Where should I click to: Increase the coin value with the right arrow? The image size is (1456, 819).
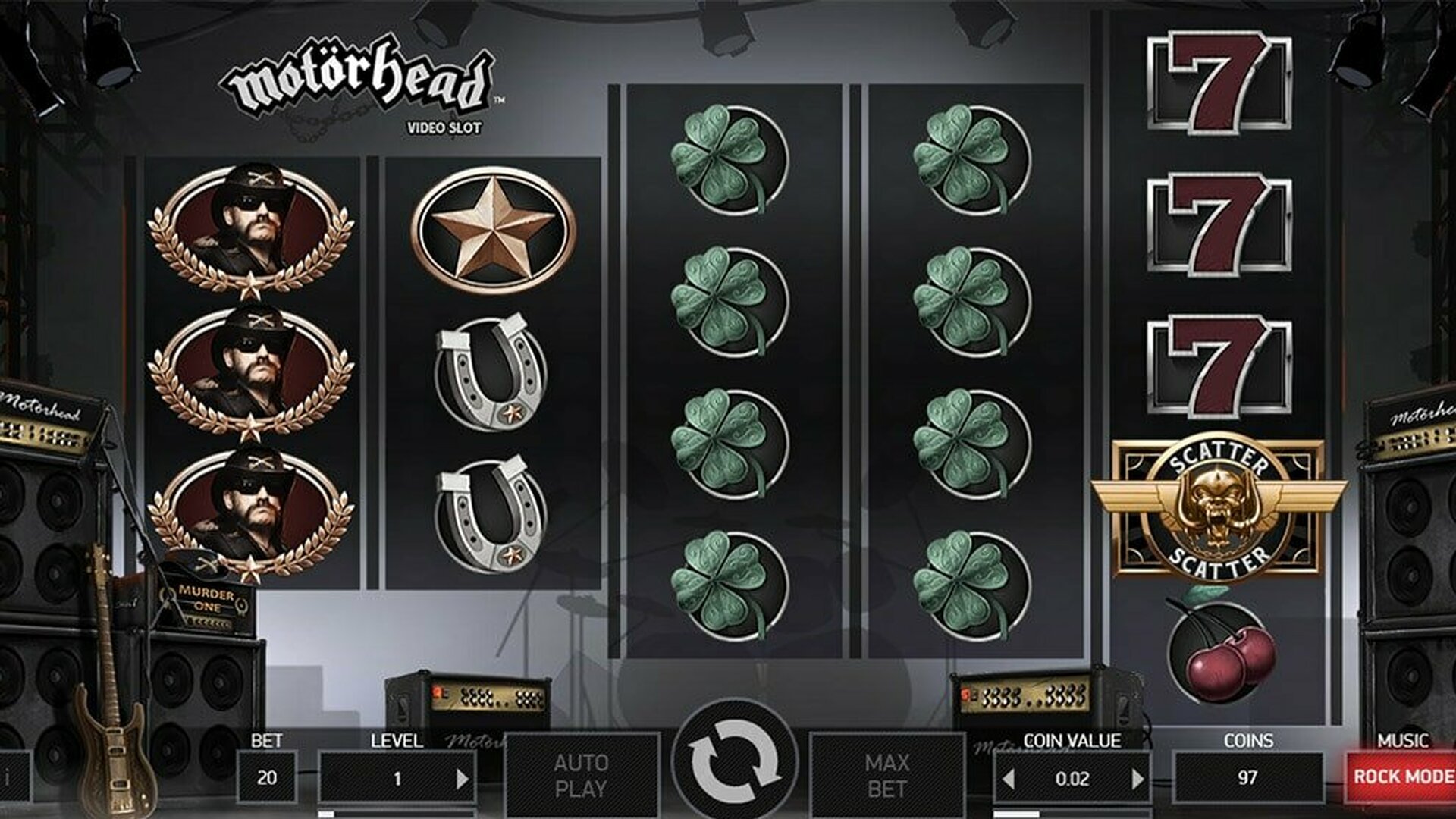point(1137,778)
